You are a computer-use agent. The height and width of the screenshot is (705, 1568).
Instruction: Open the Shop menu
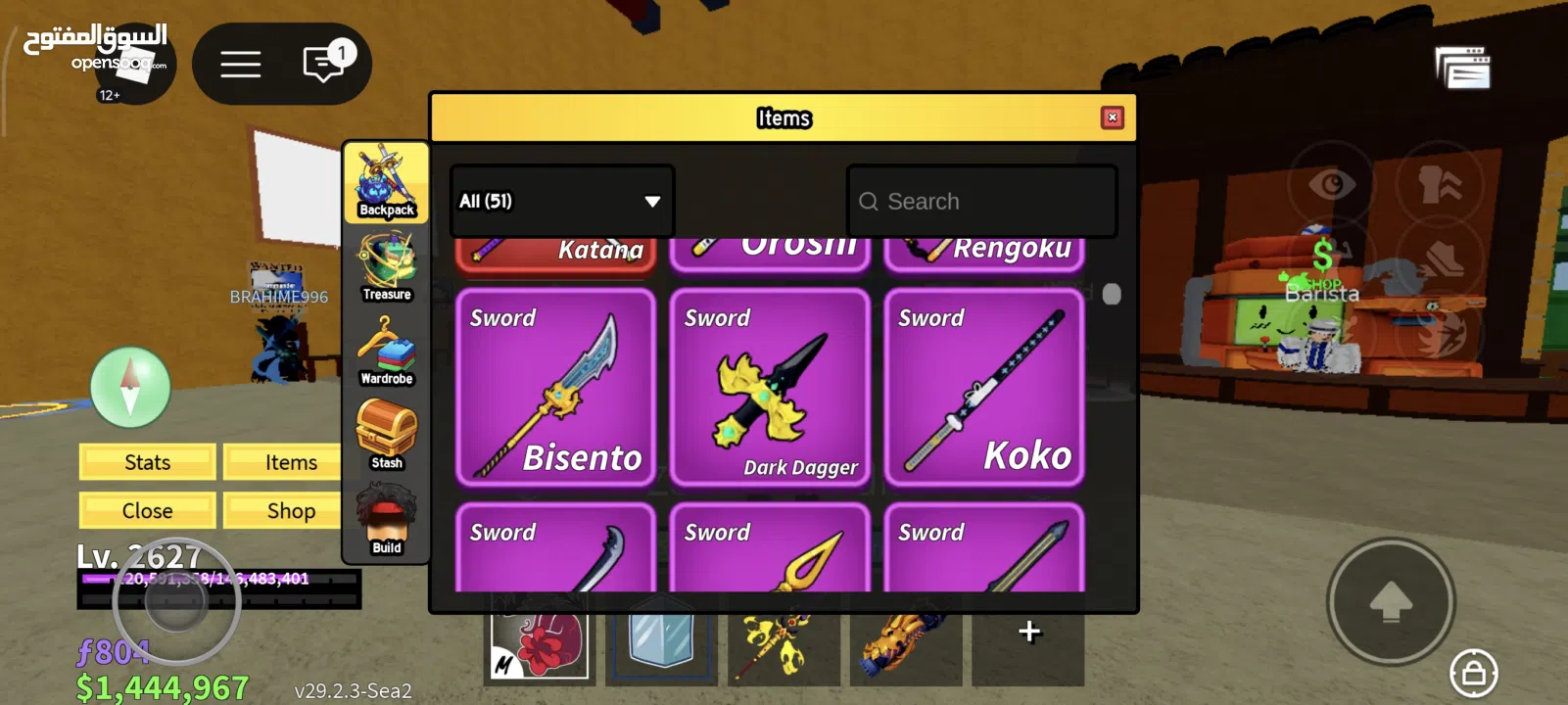[291, 511]
